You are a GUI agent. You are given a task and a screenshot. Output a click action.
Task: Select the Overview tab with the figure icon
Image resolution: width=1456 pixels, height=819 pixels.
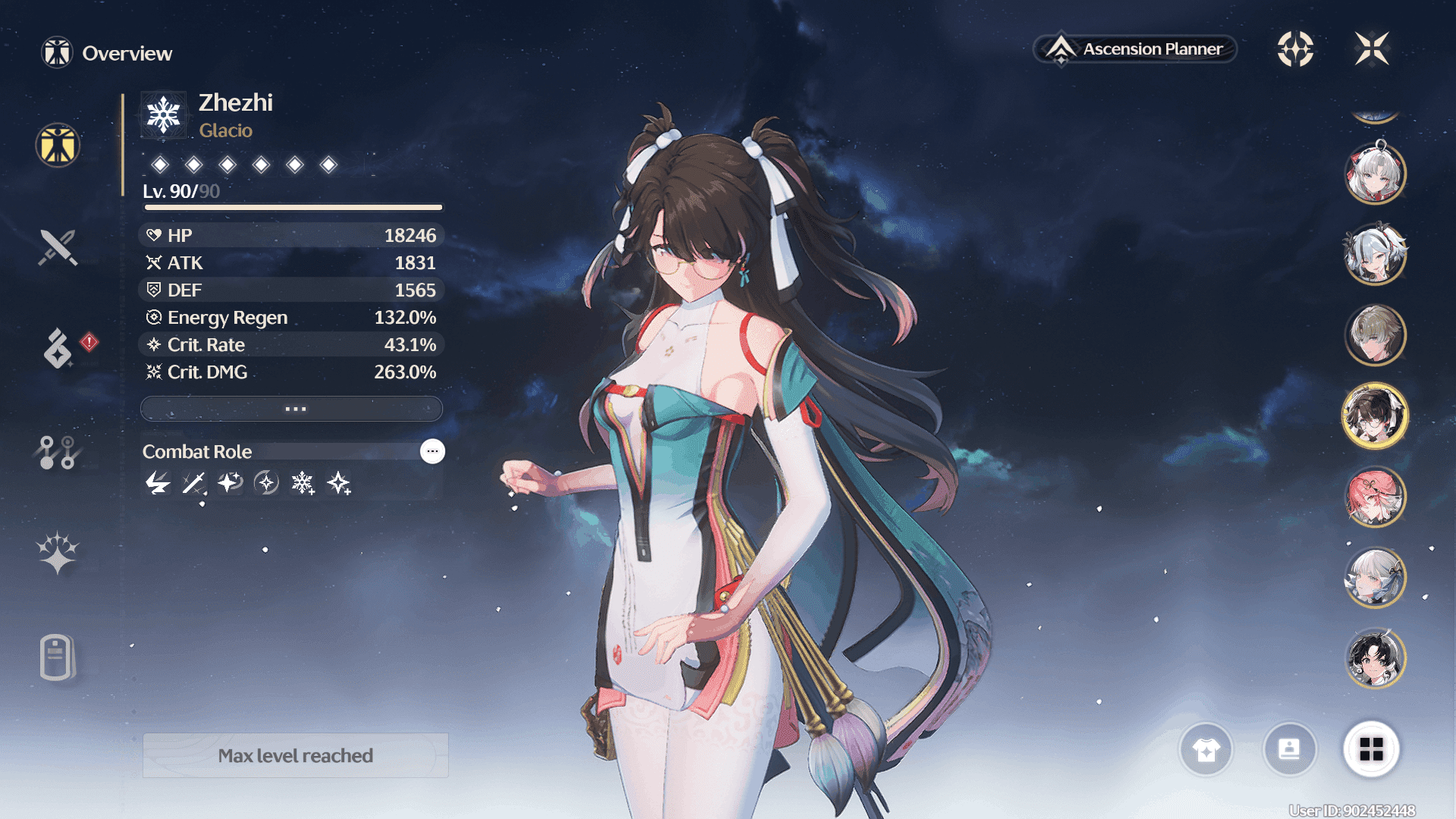58,145
